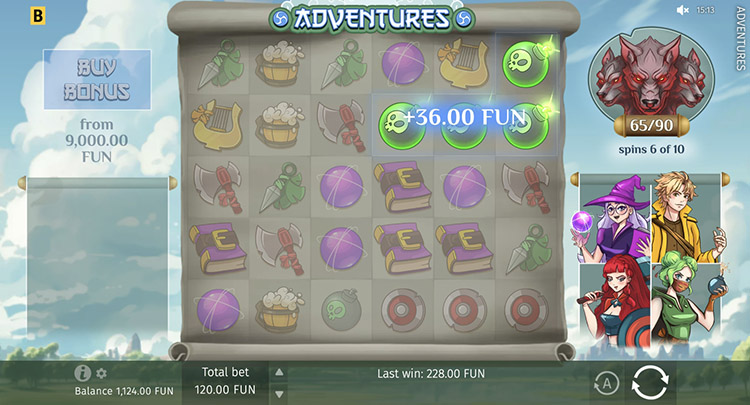The image size is (750, 405).
Task: Unmute sound with the speaker icon
Action: point(683,10)
